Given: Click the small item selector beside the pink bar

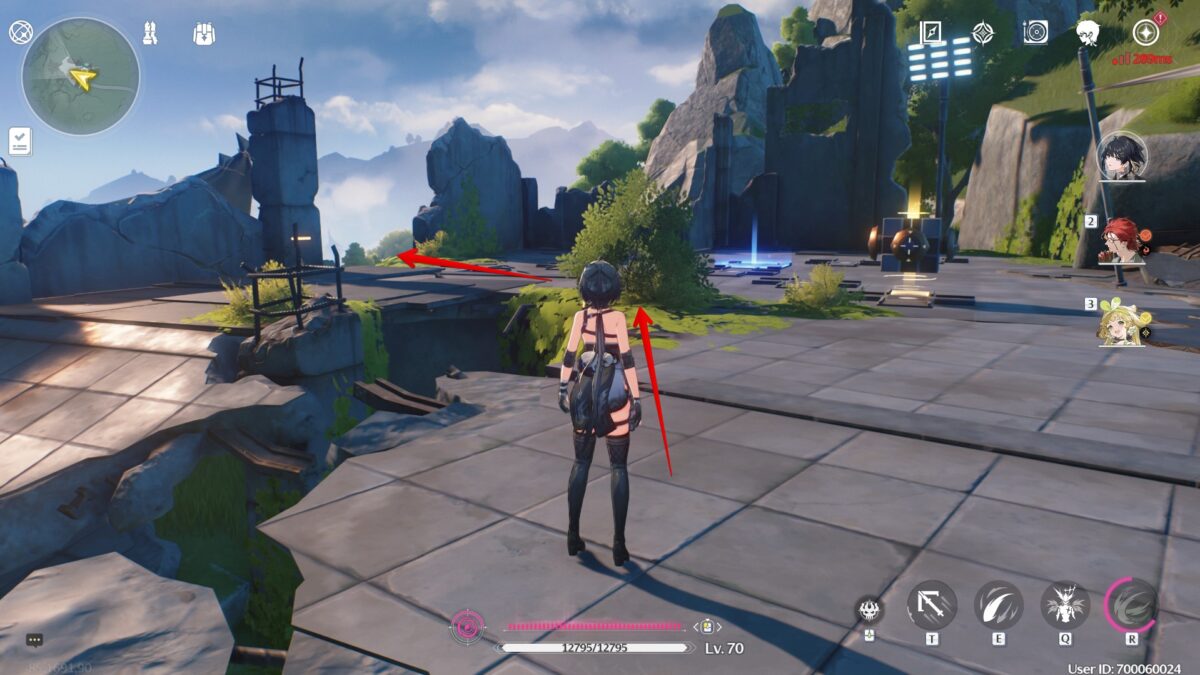Looking at the screenshot, I should pos(707,626).
